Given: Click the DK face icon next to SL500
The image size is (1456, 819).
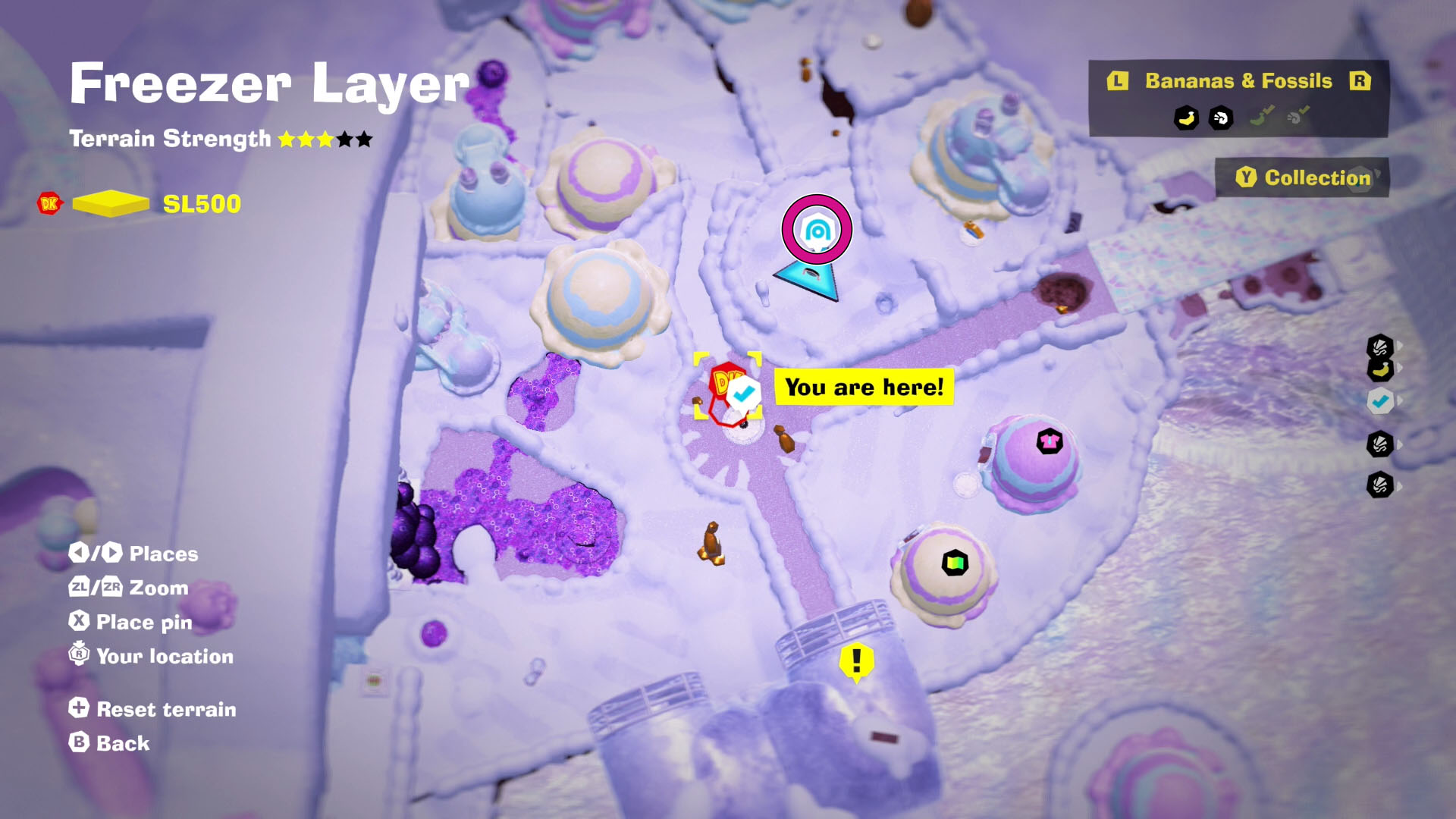Looking at the screenshot, I should point(49,203).
